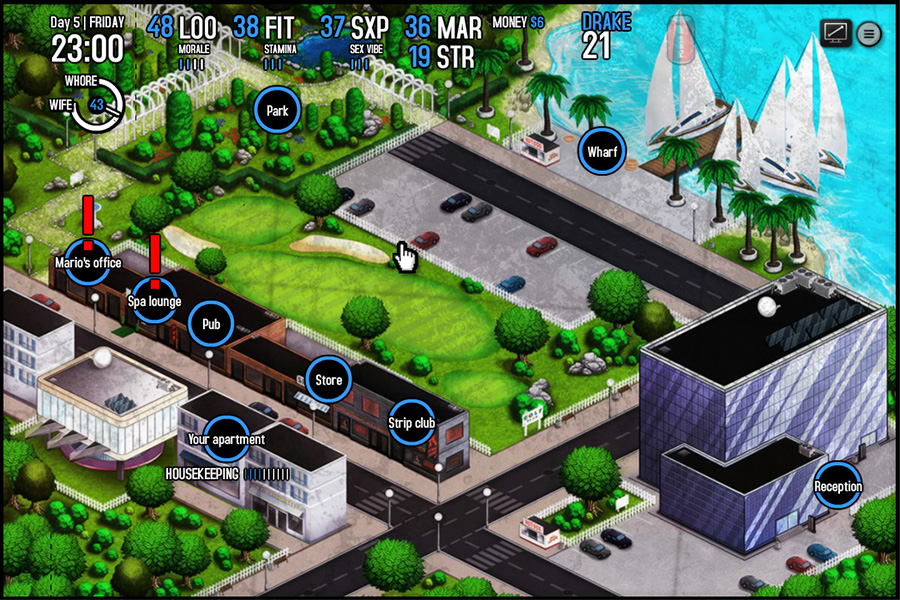This screenshot has height=600, width=900.
Task: Choose the Strip club marker
Action: tap(411, 422)
